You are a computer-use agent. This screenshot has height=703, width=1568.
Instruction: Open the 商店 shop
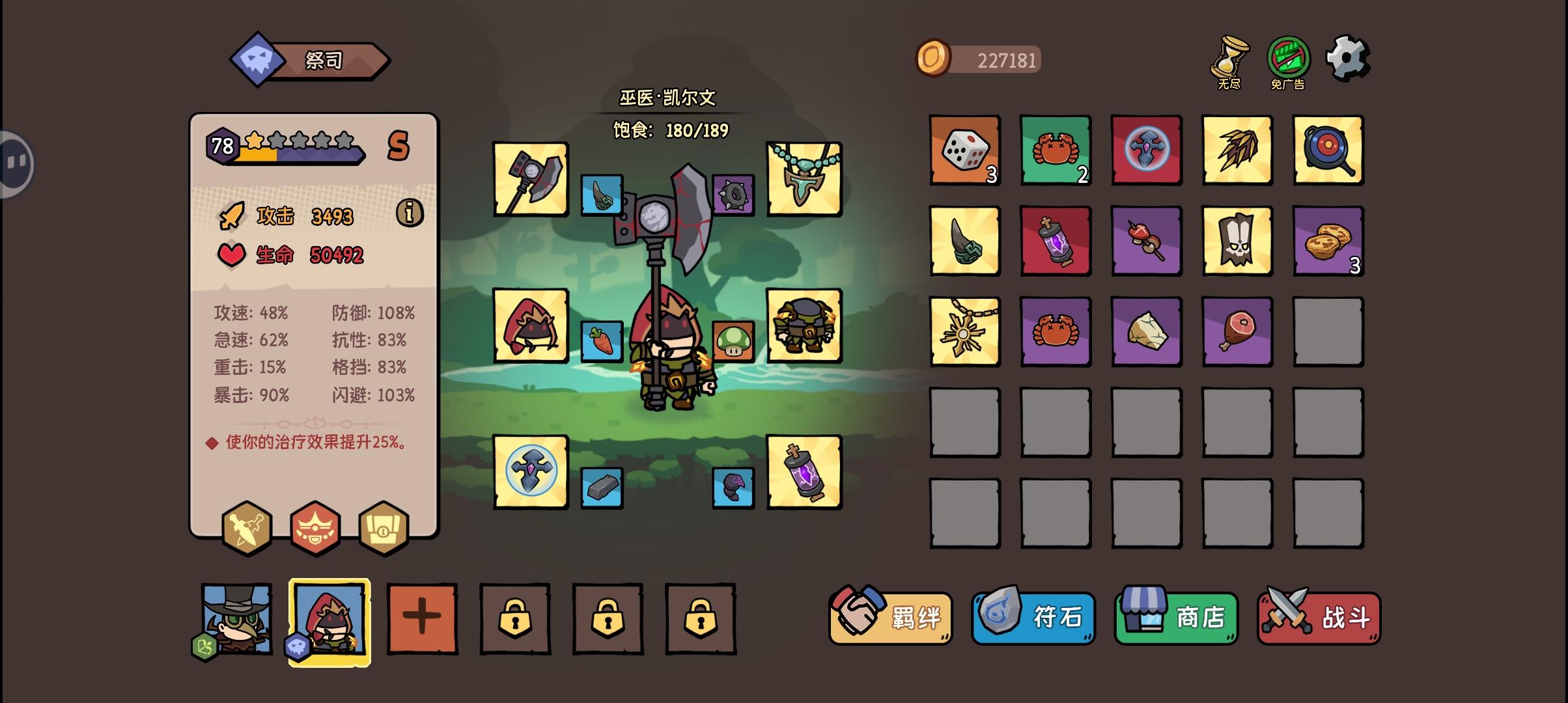coord(1176,618)
